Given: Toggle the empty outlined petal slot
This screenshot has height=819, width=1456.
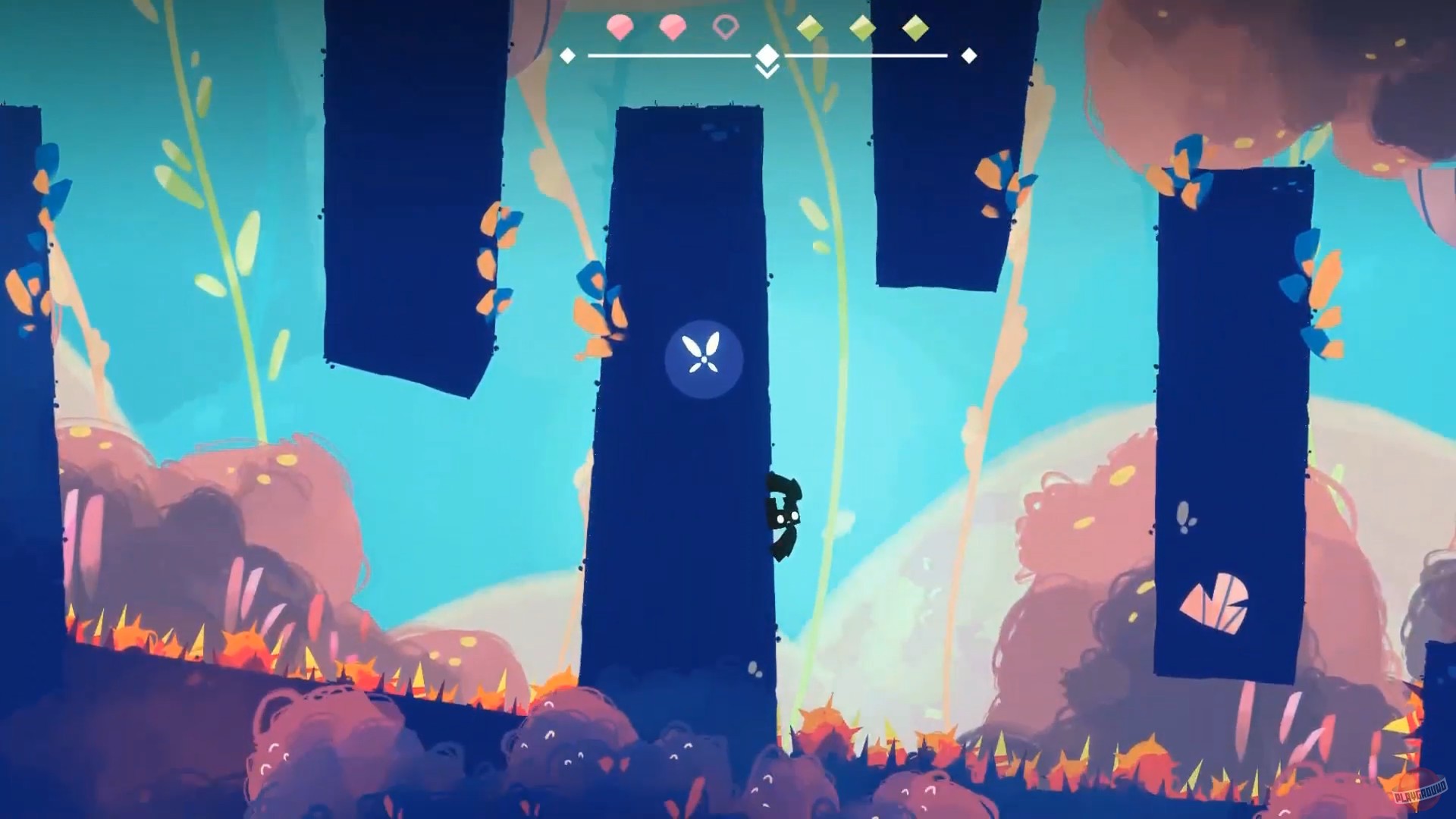Looking at the screenshot, I should [725, 27].
